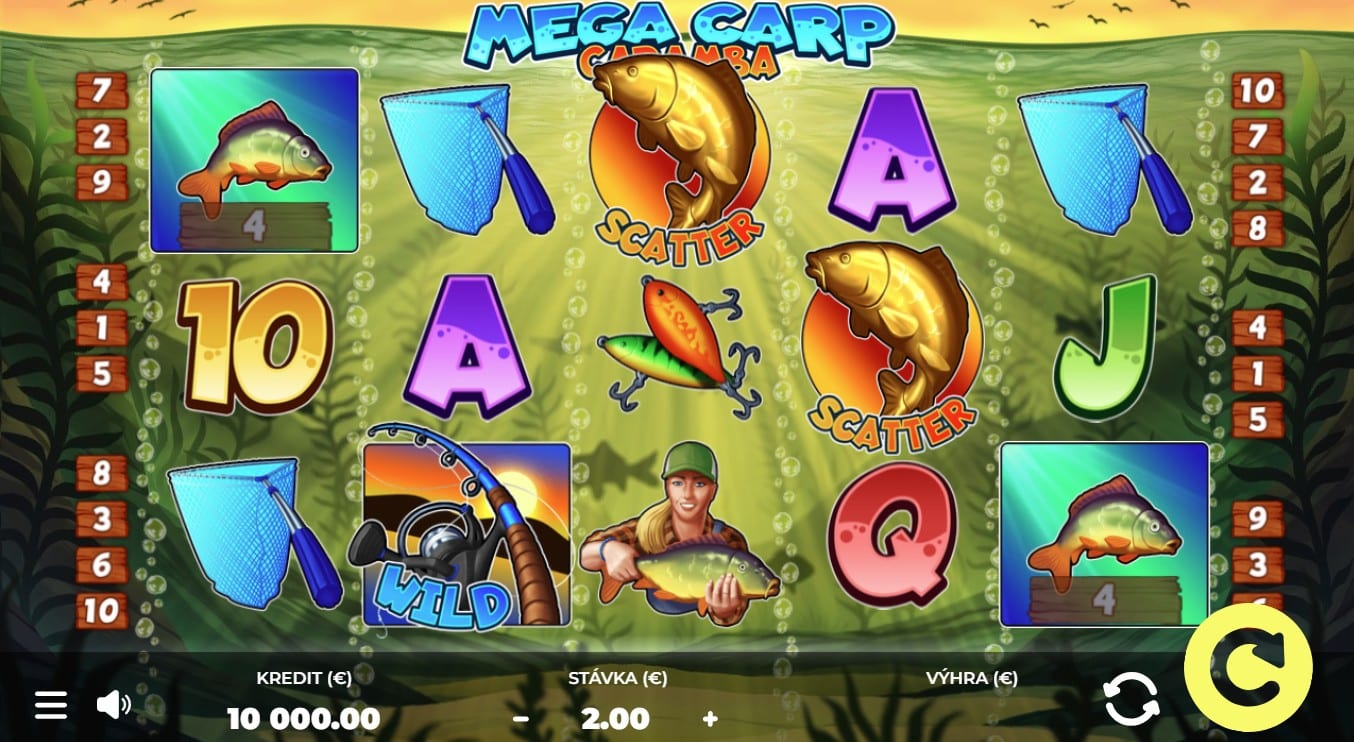Open game options from the menu icon

pos(51,704)
